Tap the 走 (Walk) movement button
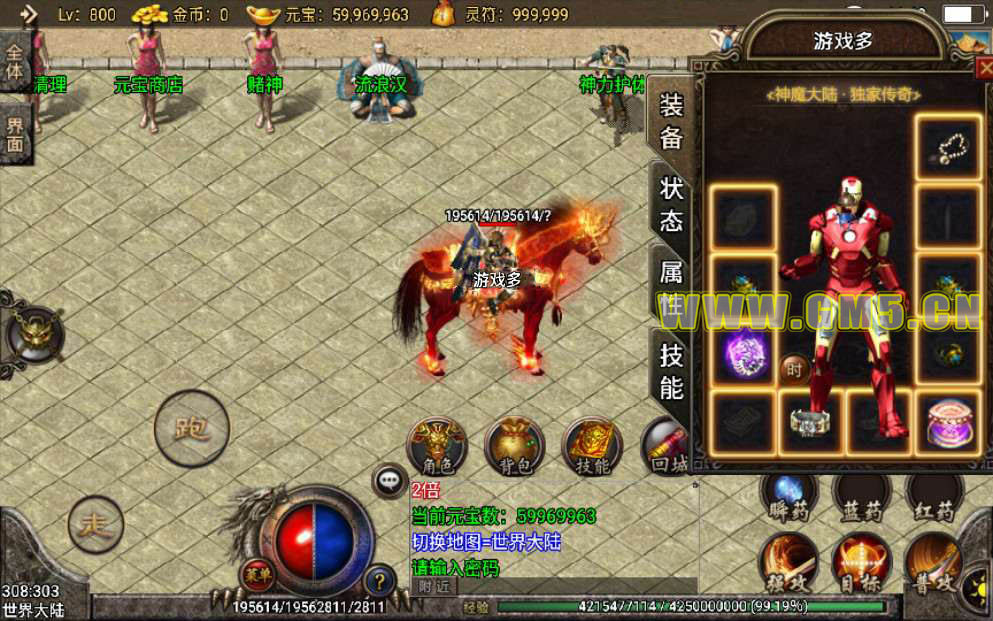The height and width of the screenshot is (621, 993). tap(96, 523)
